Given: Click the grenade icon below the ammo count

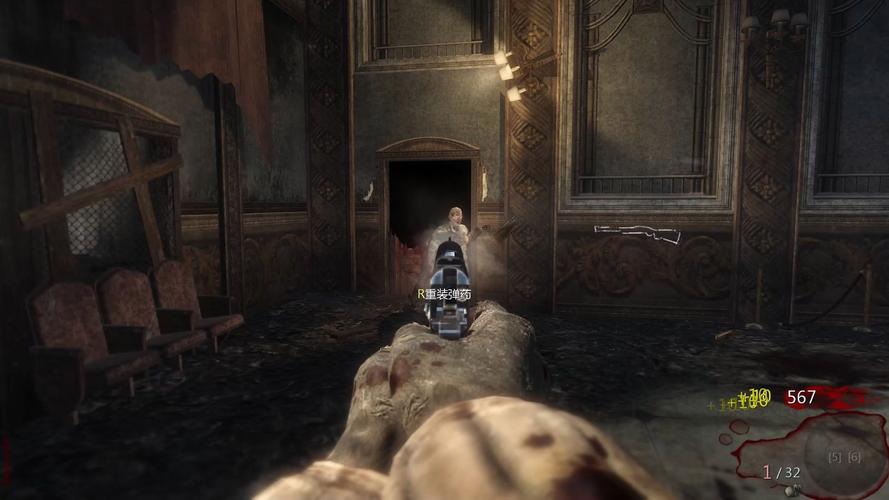Looking at the screenshot, I should 795,491.
